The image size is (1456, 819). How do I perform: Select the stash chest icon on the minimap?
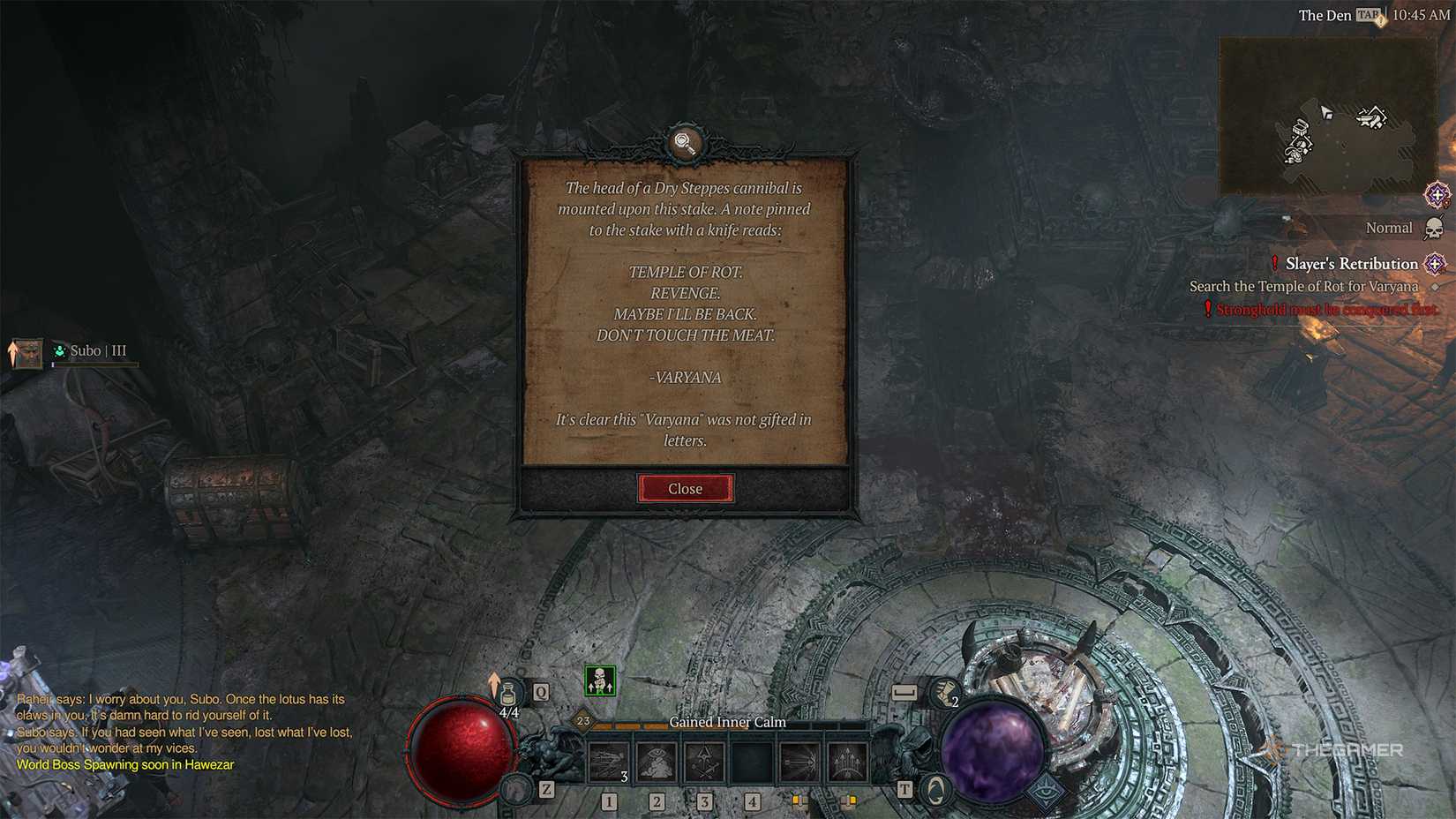pyautogui.click(x=1299, y=127)
